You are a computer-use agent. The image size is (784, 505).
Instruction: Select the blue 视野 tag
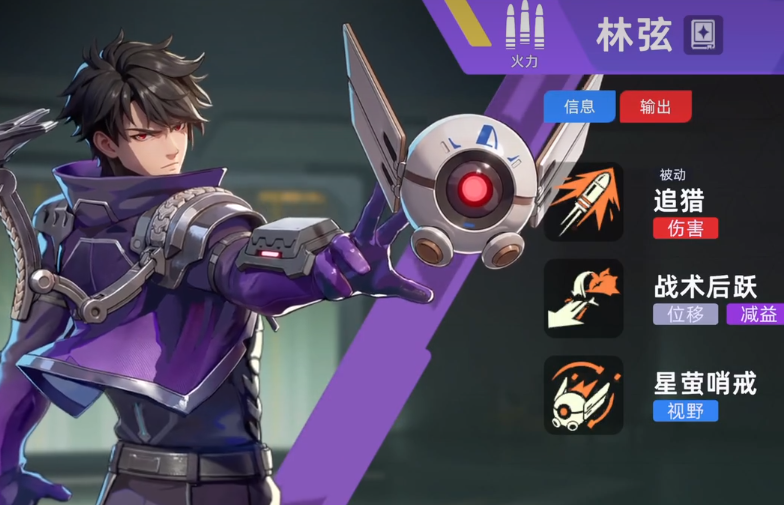686,410
